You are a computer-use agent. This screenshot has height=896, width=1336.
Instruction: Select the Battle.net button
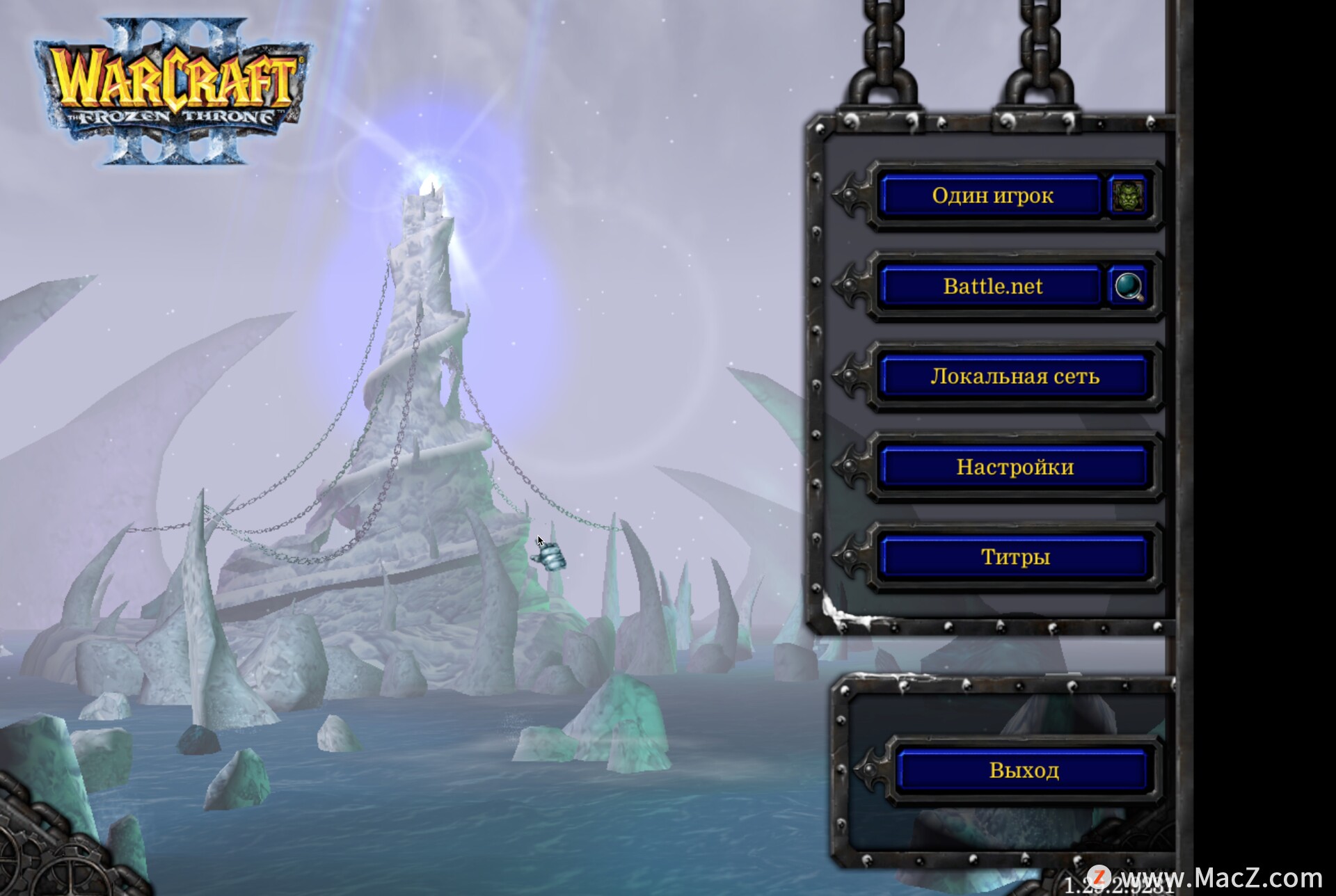click(992, 286)
